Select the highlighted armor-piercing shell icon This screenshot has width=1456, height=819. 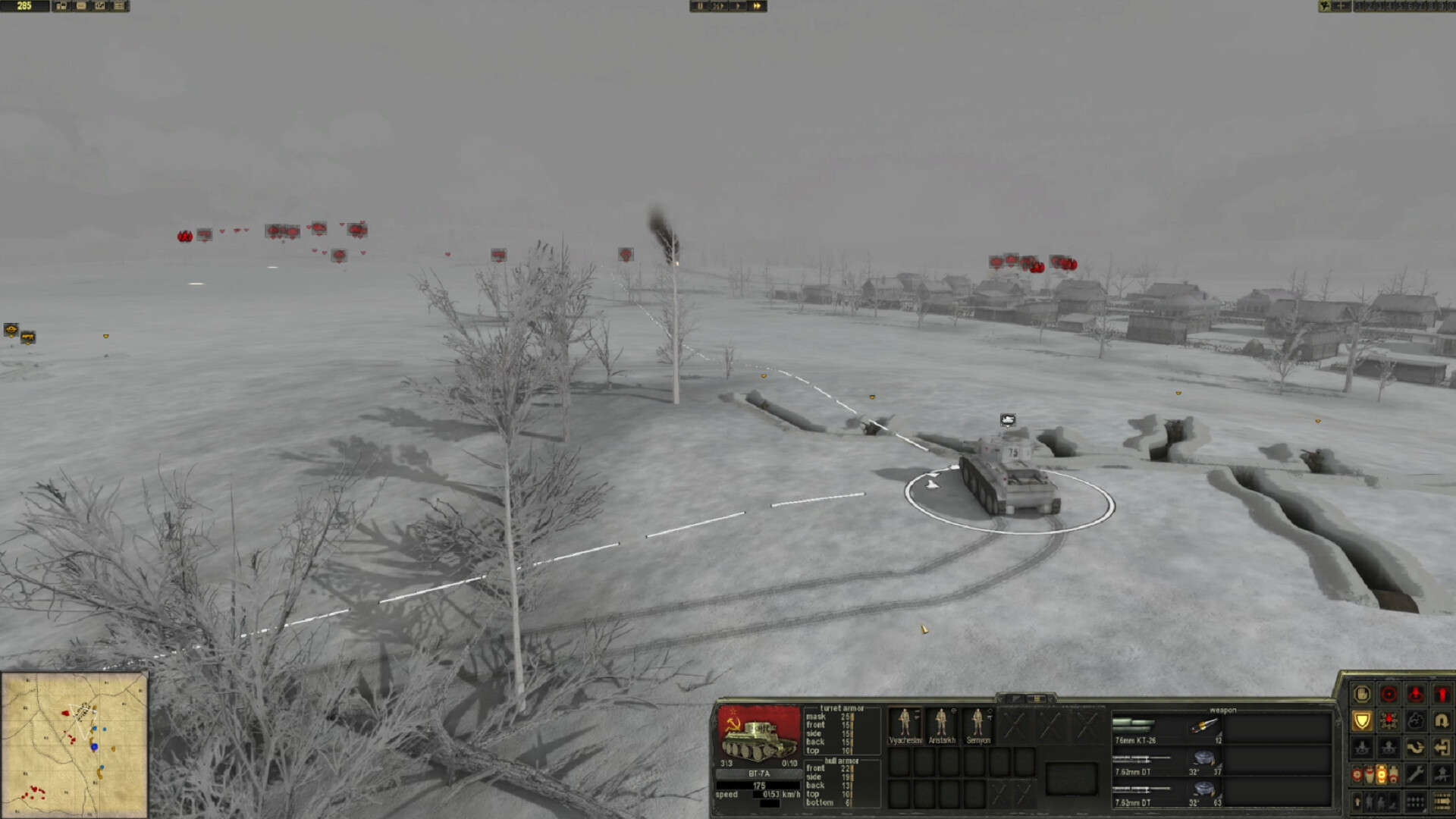(x=1382, y=773)
